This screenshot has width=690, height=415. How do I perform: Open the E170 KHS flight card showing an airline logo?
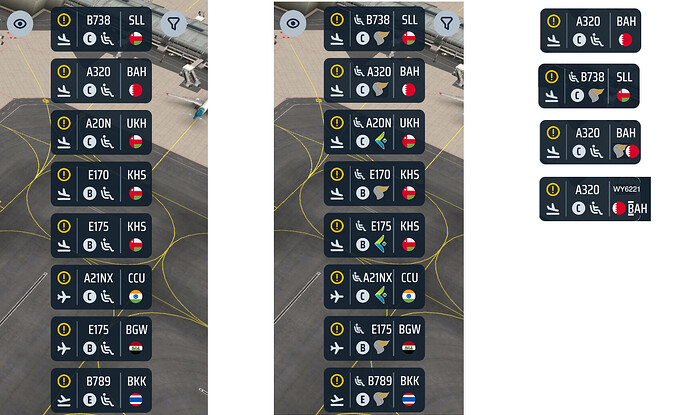(375, 184)
